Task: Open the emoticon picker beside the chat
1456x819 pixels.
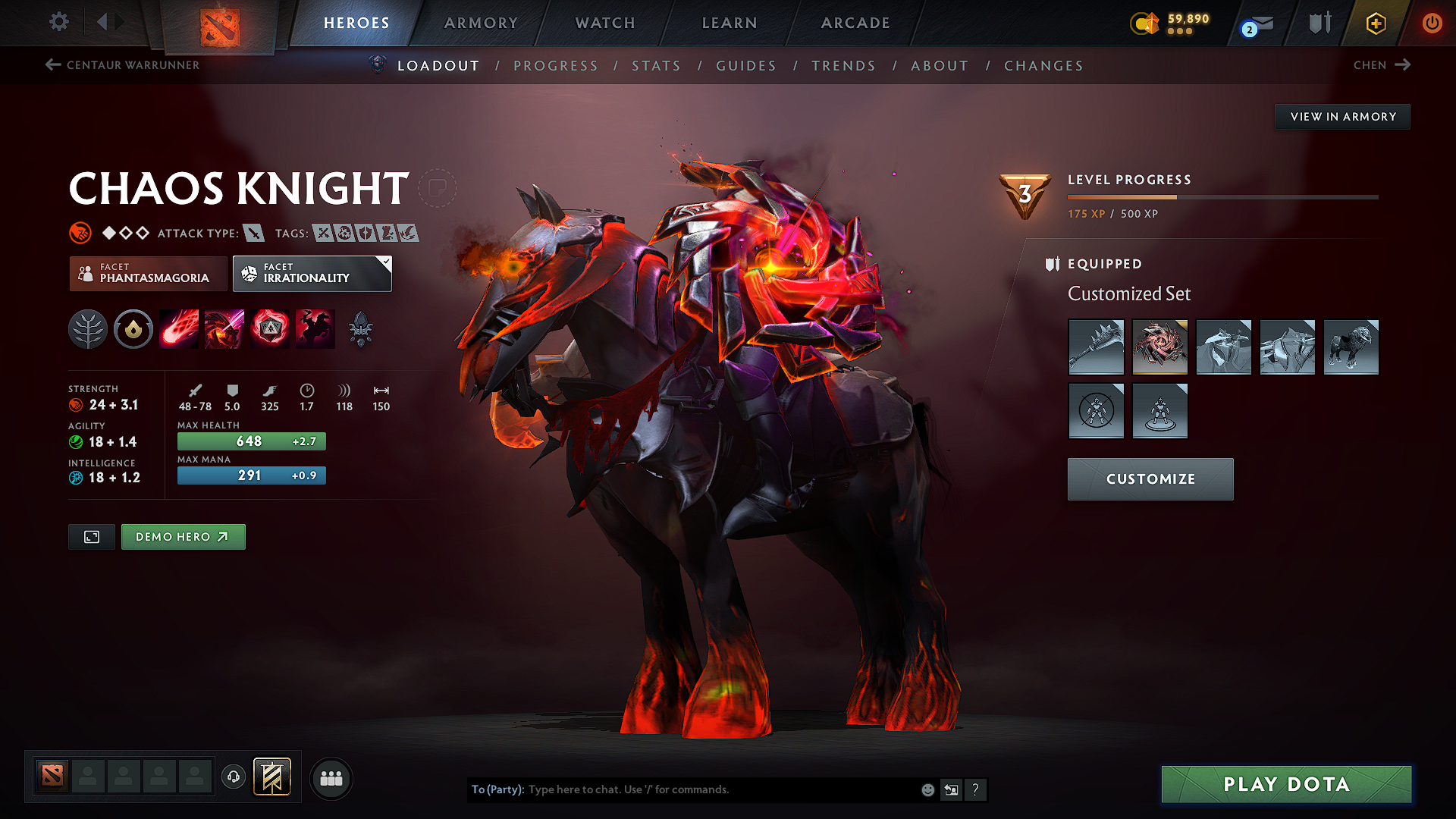Action: (927, 789)
